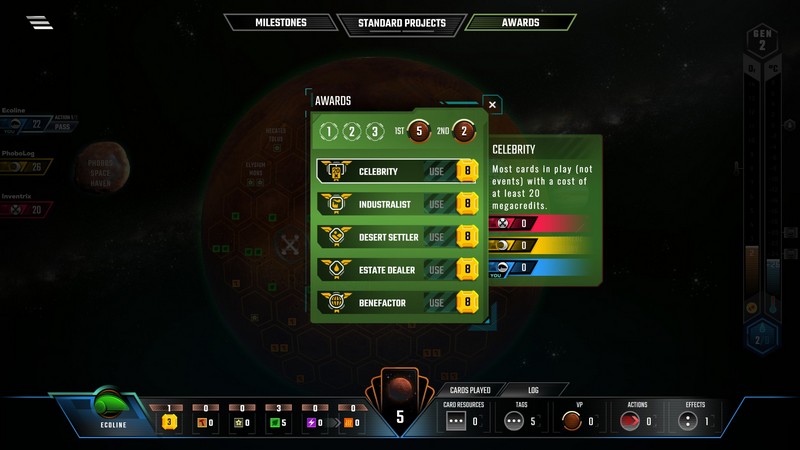View Card Resources panel
800x450 pixels.
462,420
